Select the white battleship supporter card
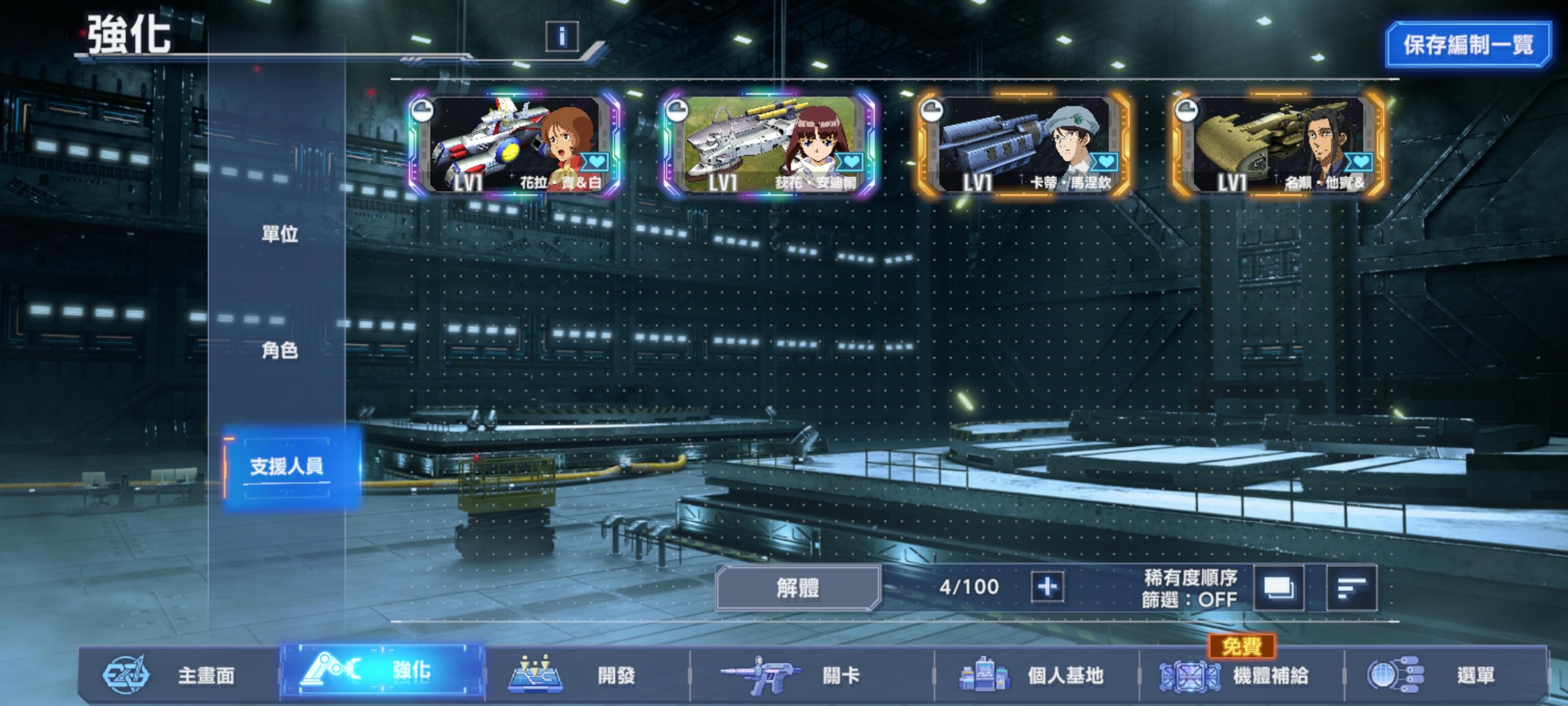This screenshot has width=1568, height=706. (514, 144)
